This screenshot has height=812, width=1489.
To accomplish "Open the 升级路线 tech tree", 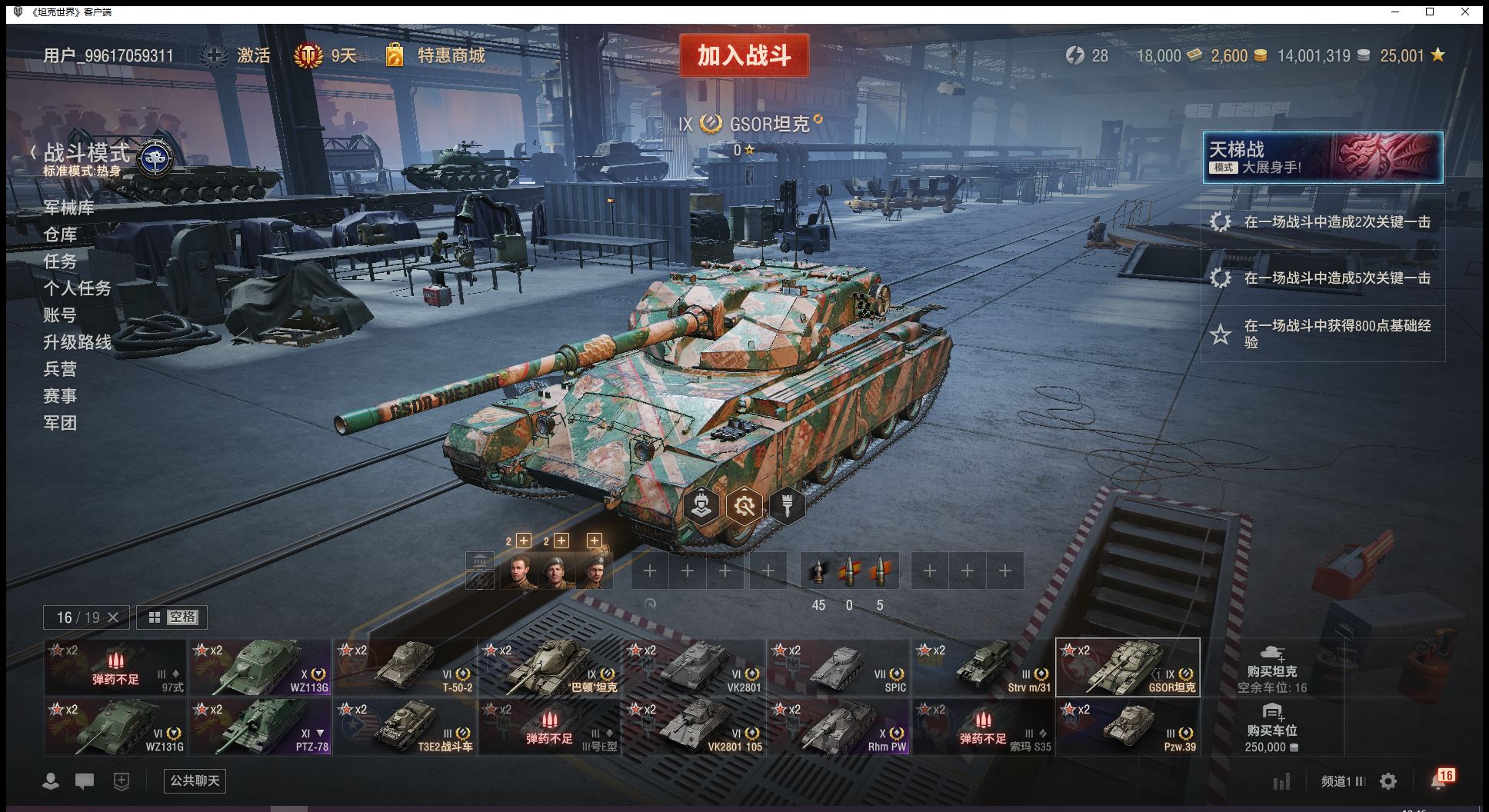I will click(x=77, y=342).
